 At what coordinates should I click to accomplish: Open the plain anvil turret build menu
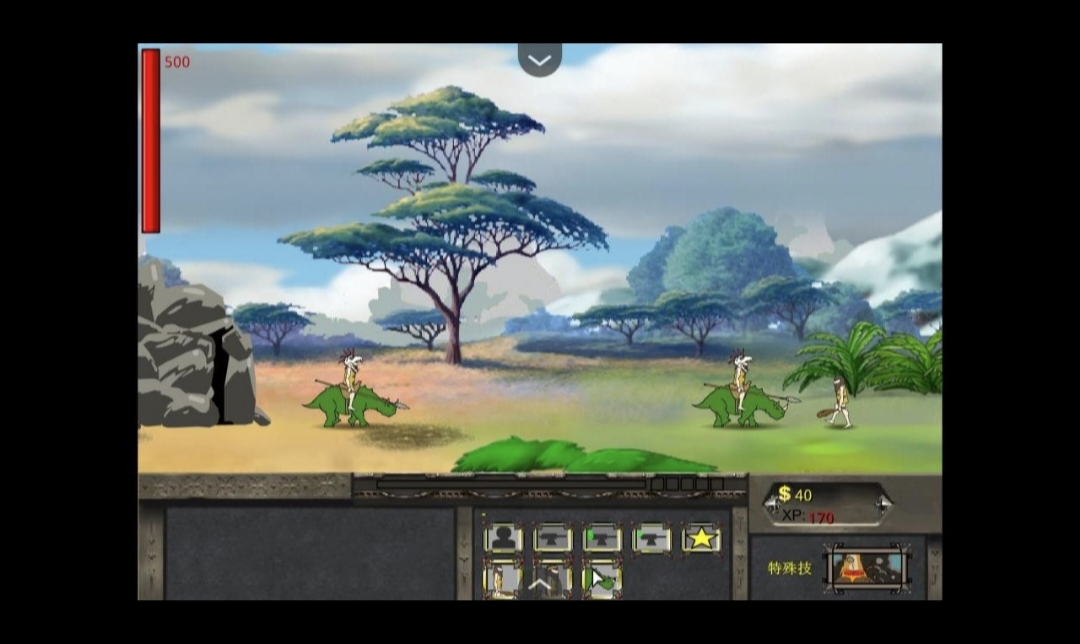coord(552,538)
